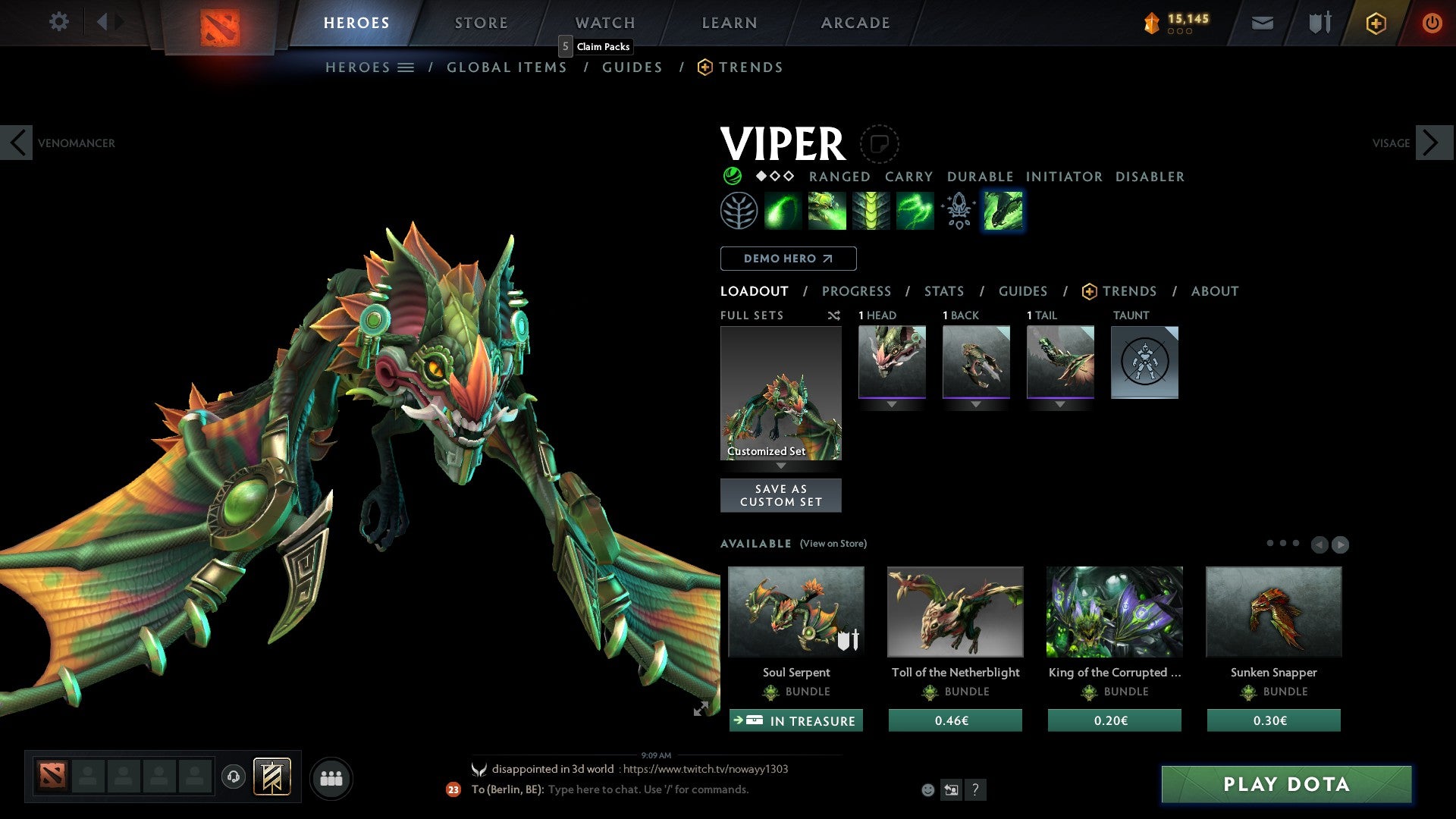Click the second page dot above Available items
The width and height of the screenshot is (1456, 819).
(1283, 542)
